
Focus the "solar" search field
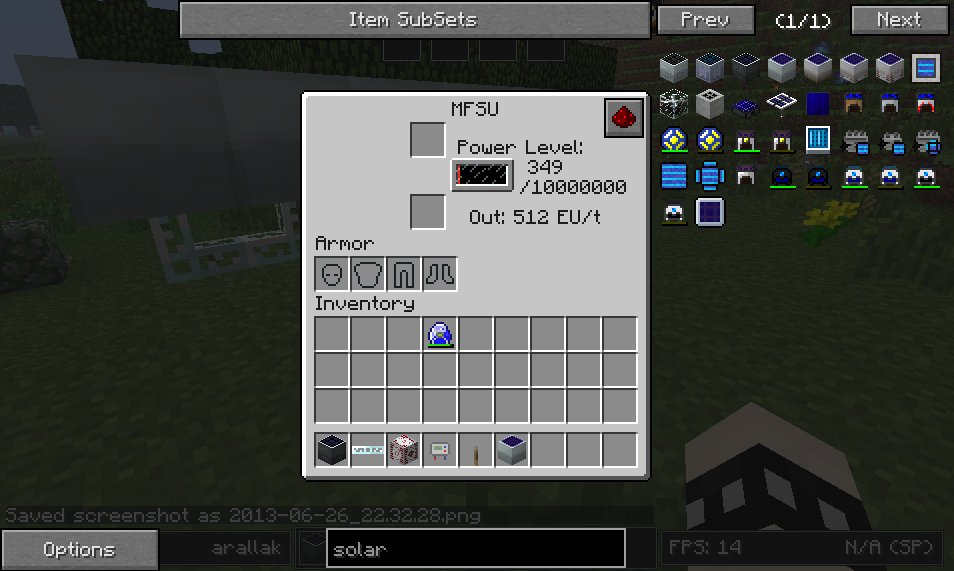point(475,549)
